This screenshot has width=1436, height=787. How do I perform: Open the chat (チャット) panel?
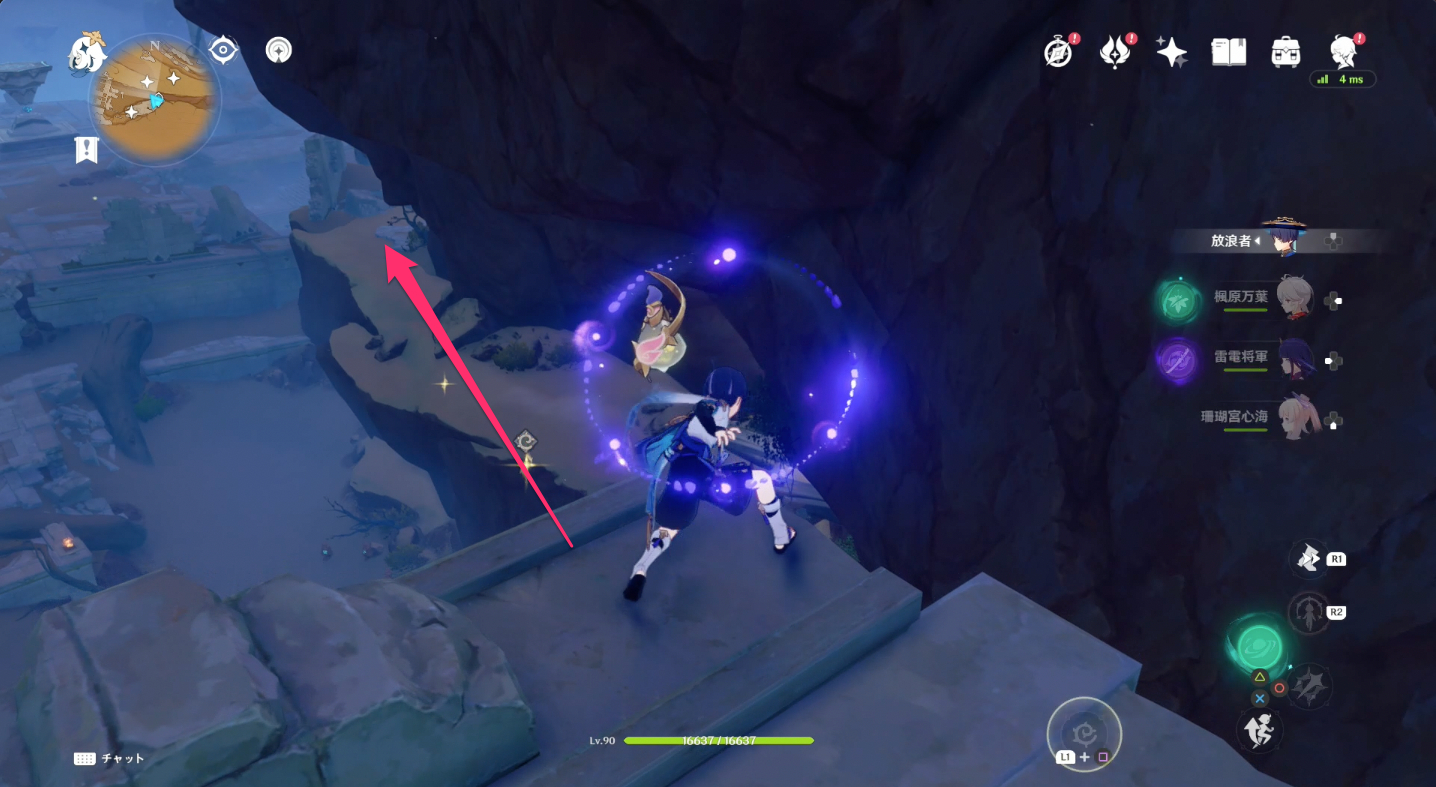(x=110, y=760)
